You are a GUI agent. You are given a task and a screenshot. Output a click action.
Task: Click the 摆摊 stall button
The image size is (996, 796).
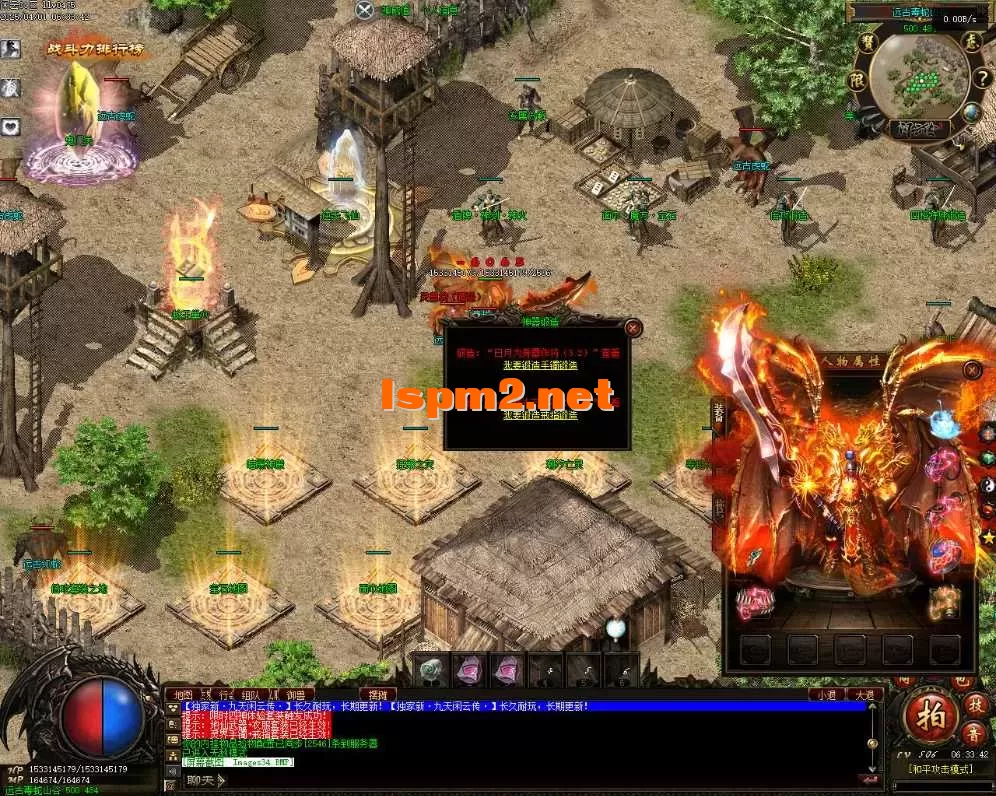[377, 695]
